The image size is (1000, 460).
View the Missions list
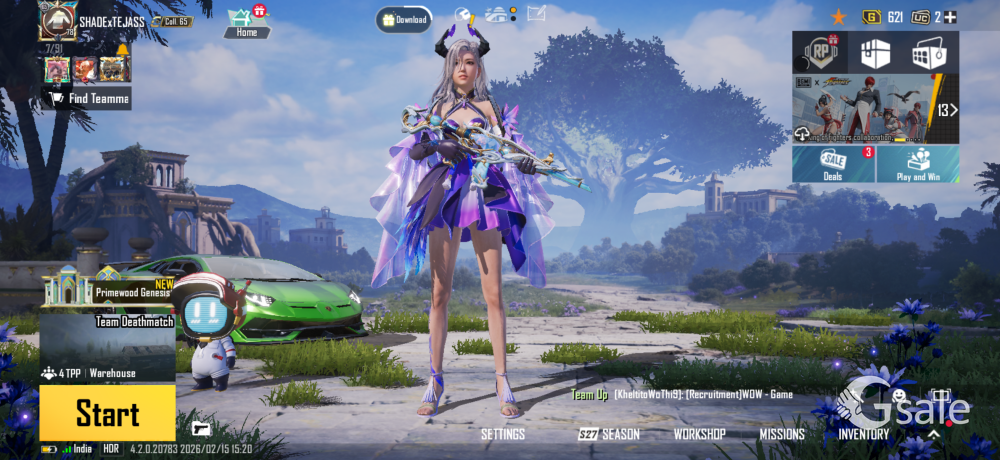point(781,434)
